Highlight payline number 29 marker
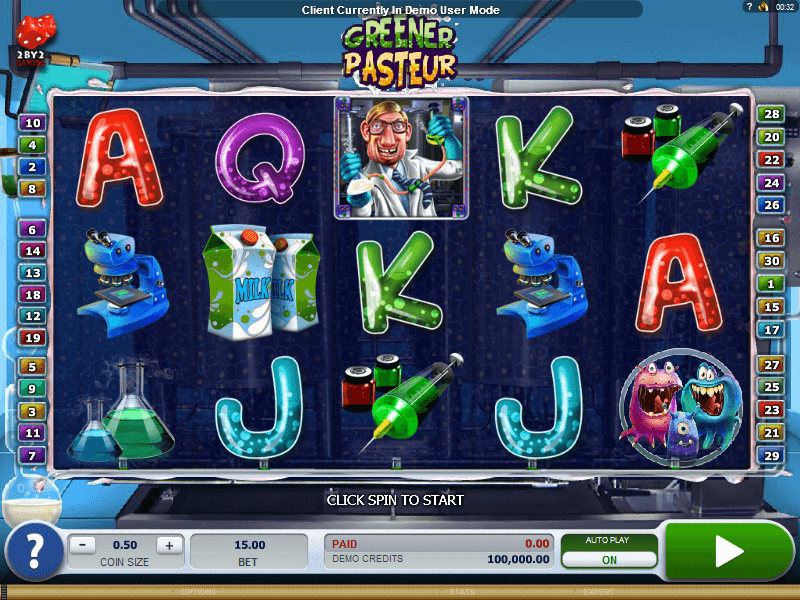 point(771,456)
